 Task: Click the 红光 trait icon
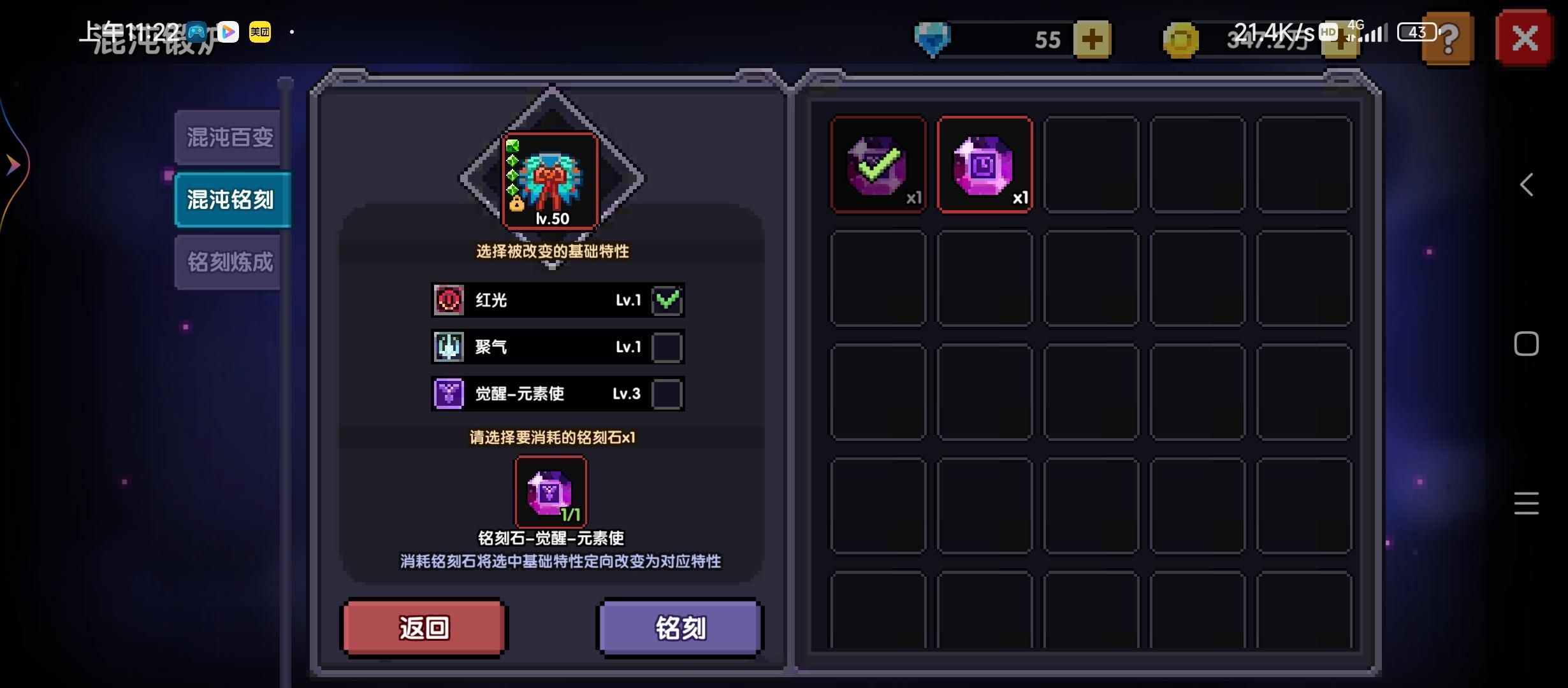coord(449,300)
